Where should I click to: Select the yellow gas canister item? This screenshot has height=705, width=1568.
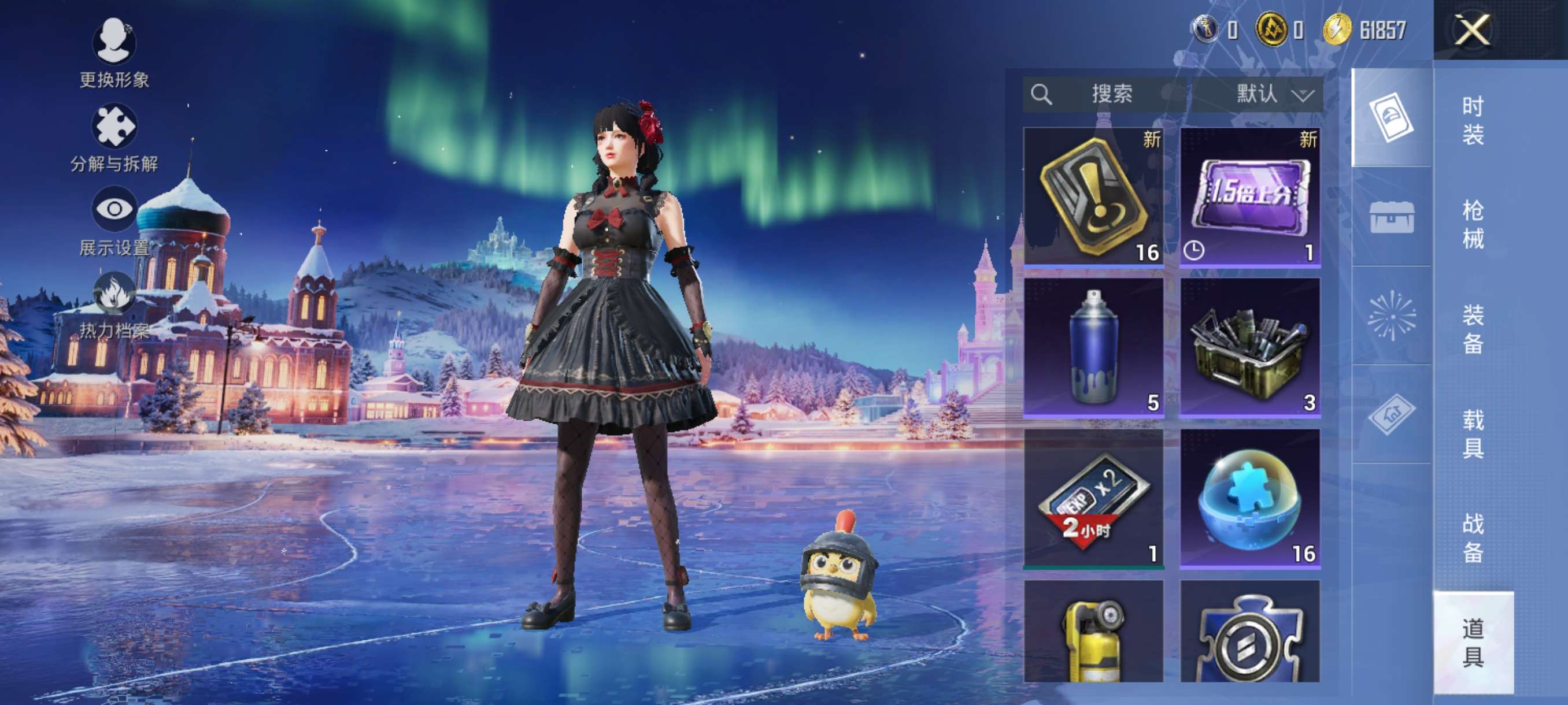[x=1093, y=632]
